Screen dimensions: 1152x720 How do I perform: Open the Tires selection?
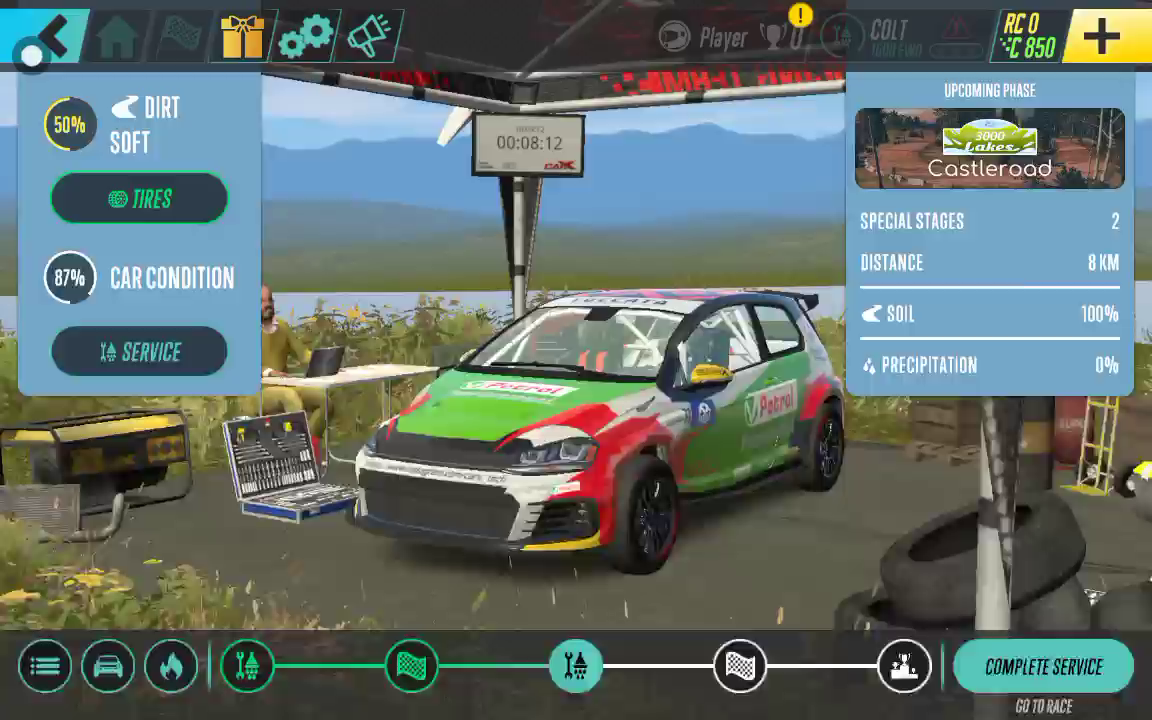coord(139,198)
